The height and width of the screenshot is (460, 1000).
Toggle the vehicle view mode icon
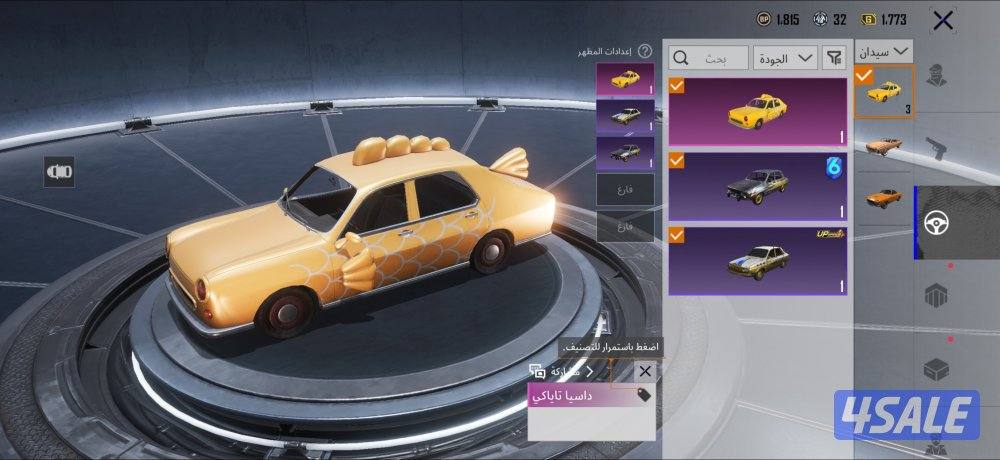point(59,171)
